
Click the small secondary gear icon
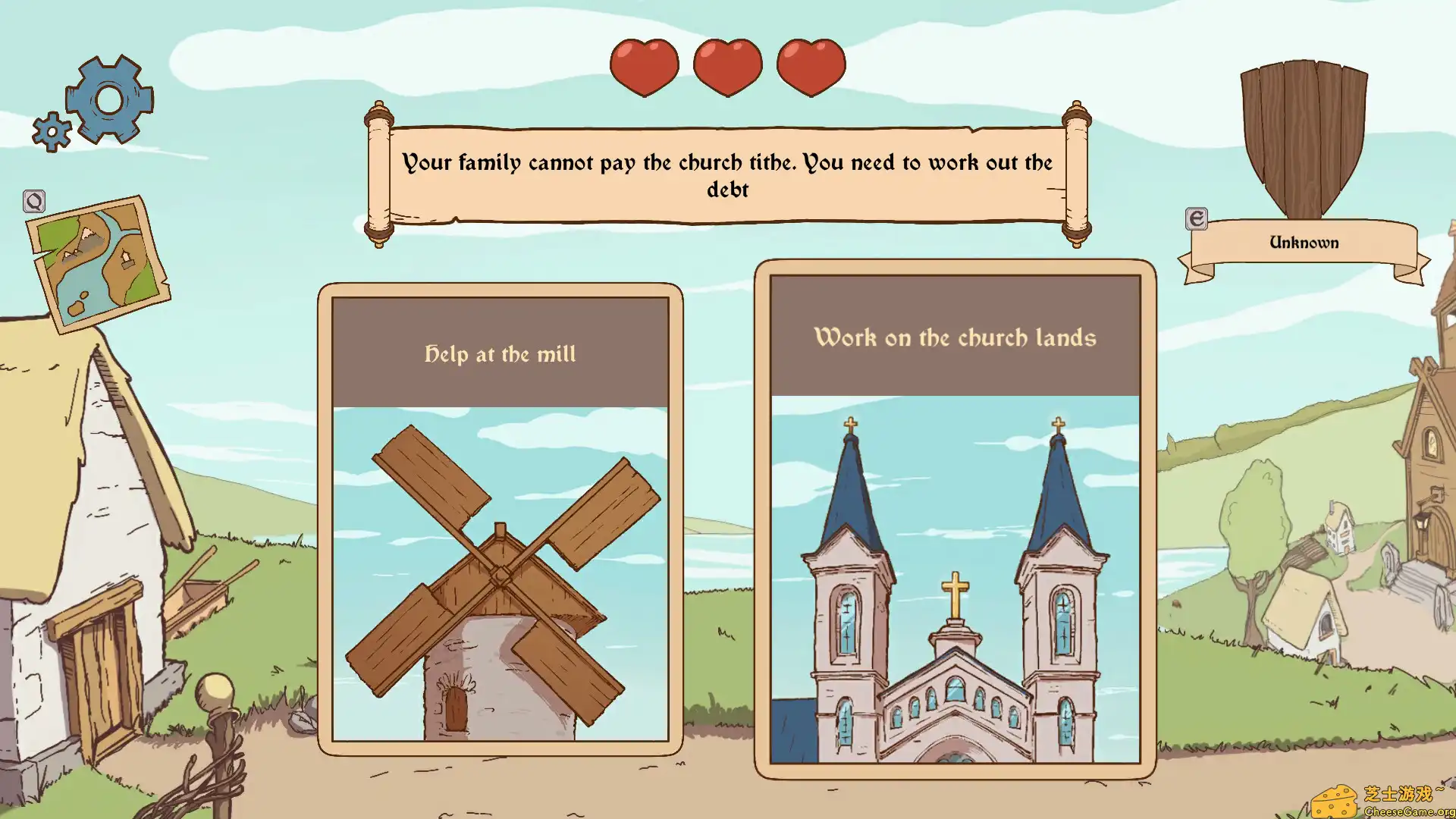(51, 133)
